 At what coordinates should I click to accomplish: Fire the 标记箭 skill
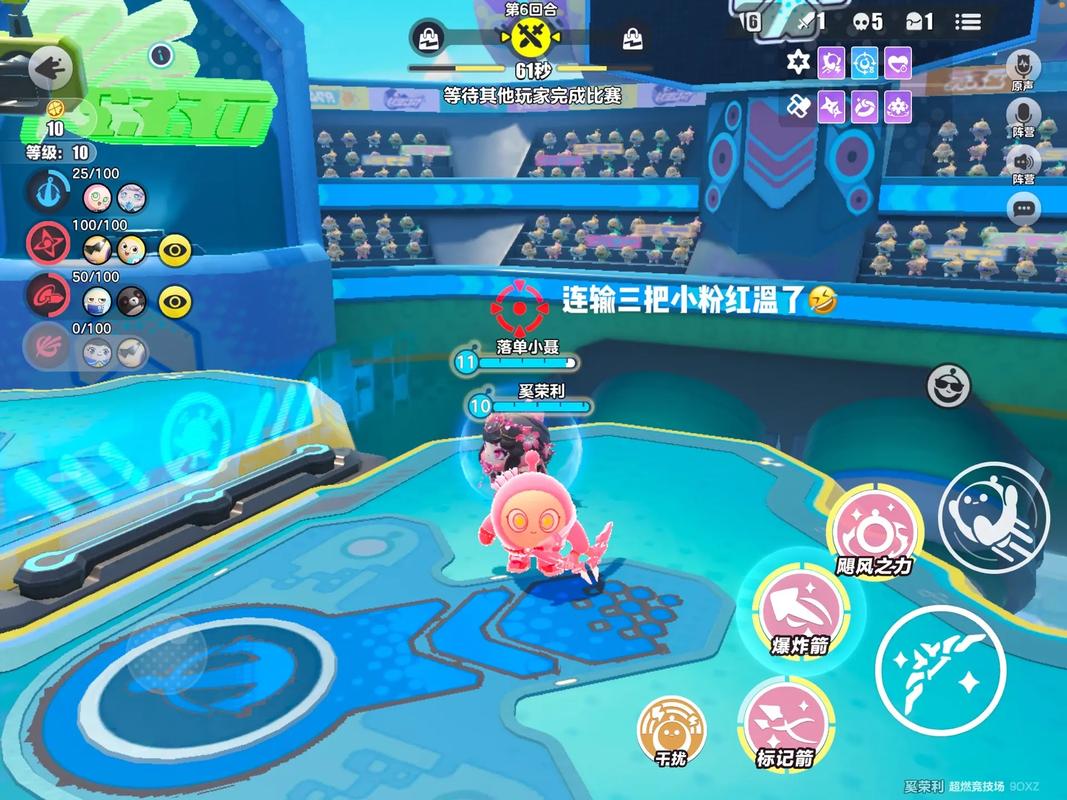[785, 722]
